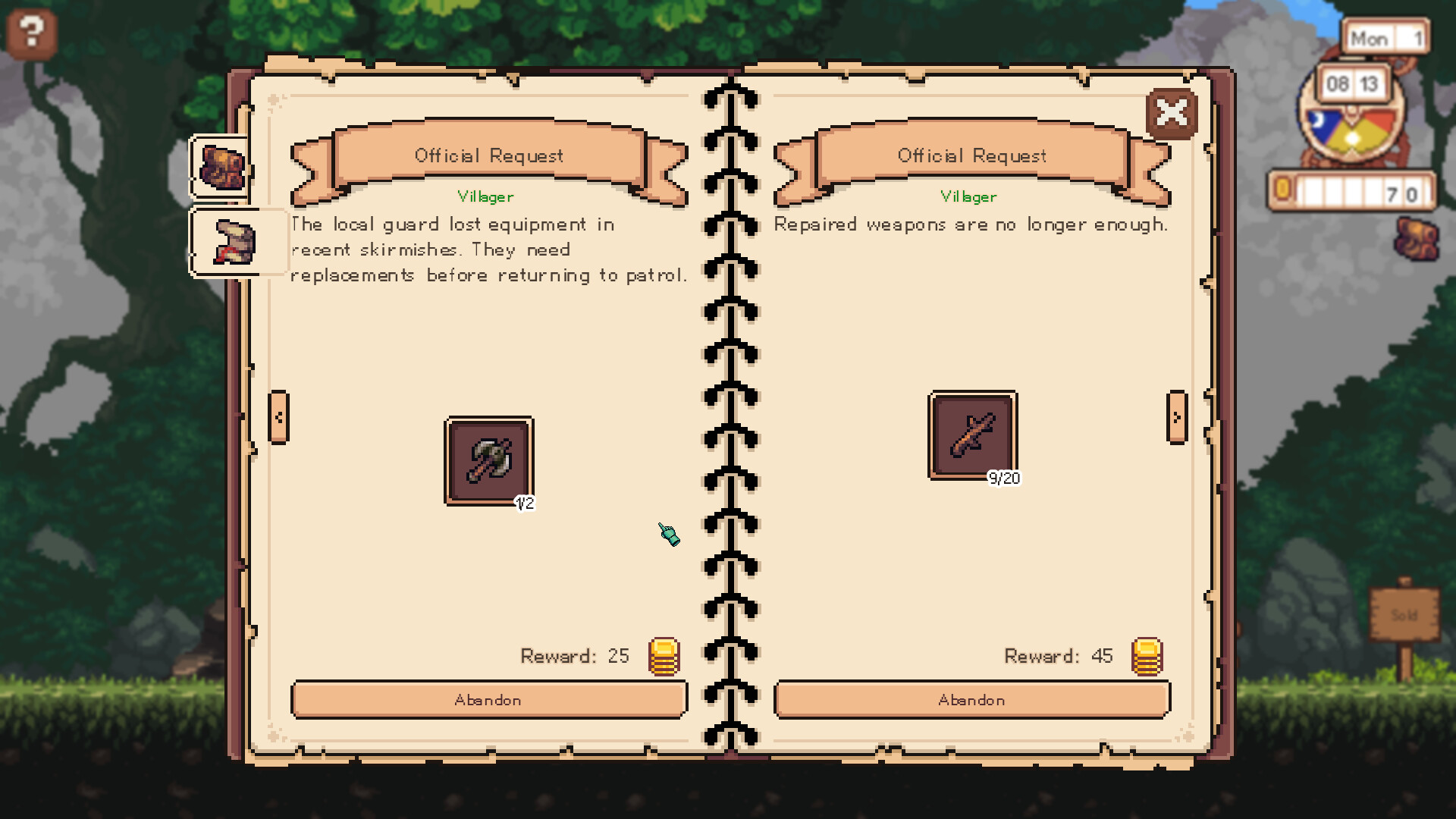Select the left Official Request banner
Viewport: 1456px width, 819px height.
point(488,156)
